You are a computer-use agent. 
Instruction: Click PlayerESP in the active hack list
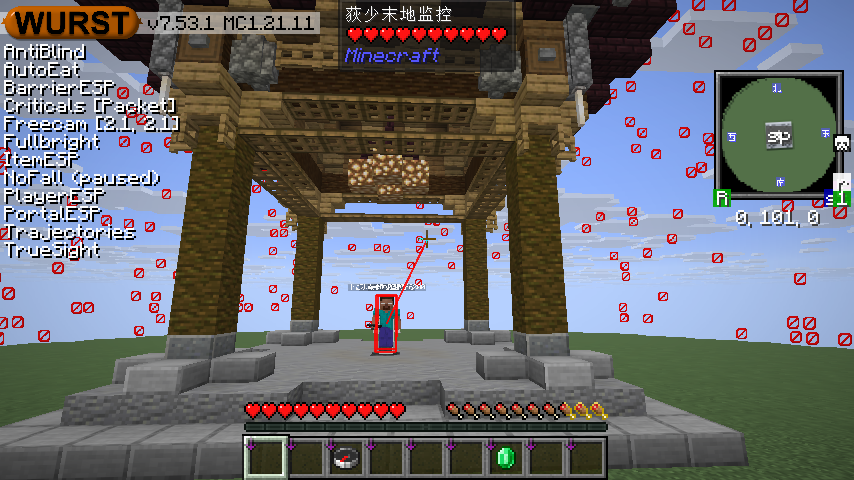pos(54,196)
